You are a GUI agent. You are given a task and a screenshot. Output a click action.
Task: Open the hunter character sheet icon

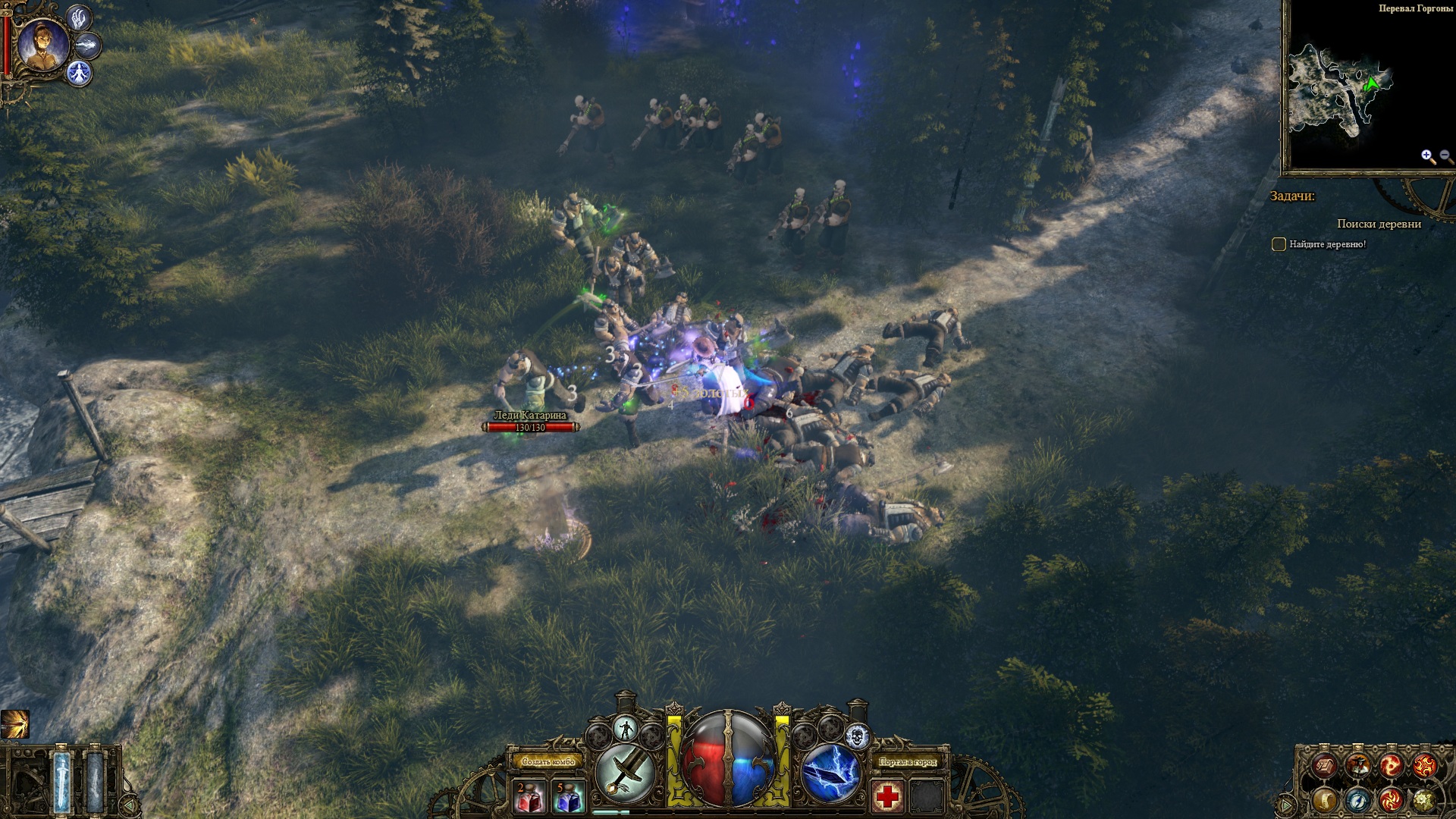pos(1357,766)
